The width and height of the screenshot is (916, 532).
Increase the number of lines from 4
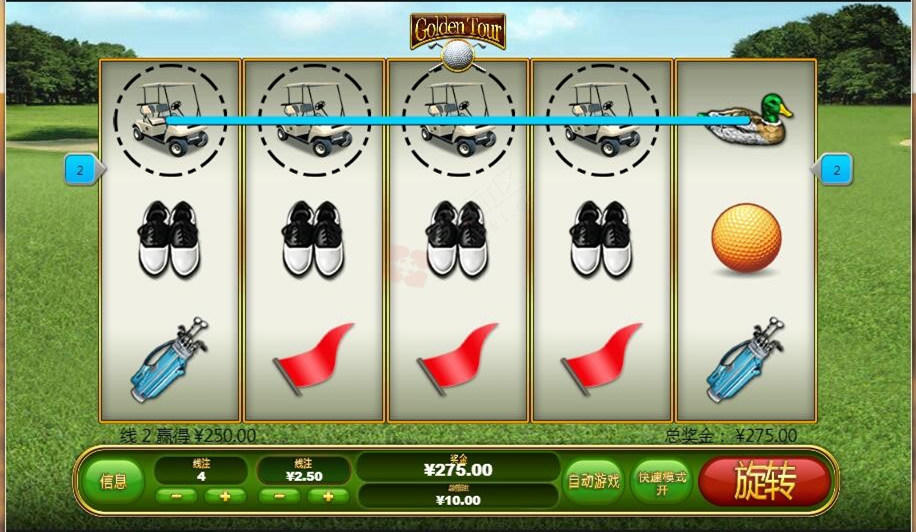click(225, 496)
